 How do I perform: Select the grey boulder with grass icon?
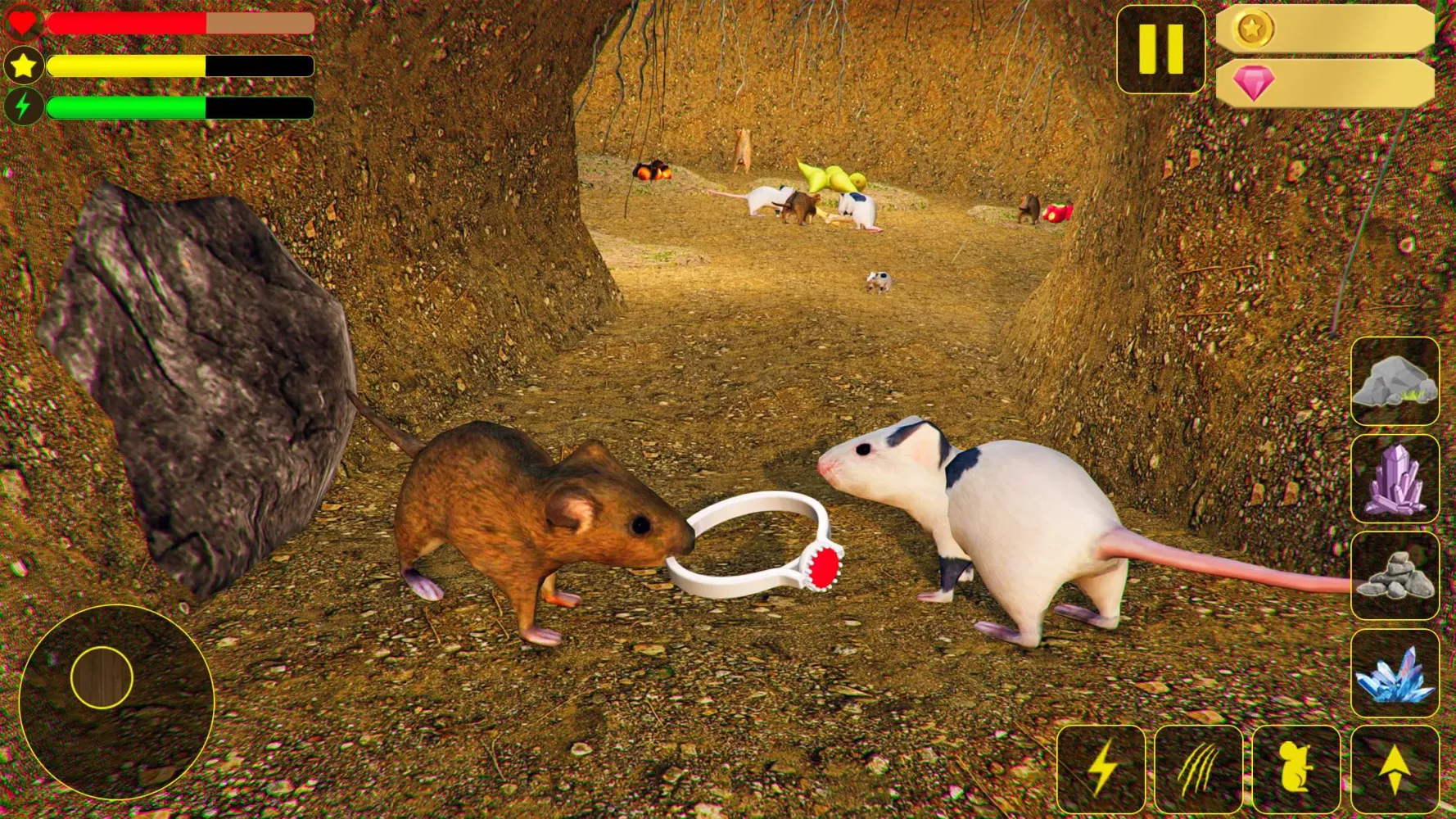tap(1394, 381)
